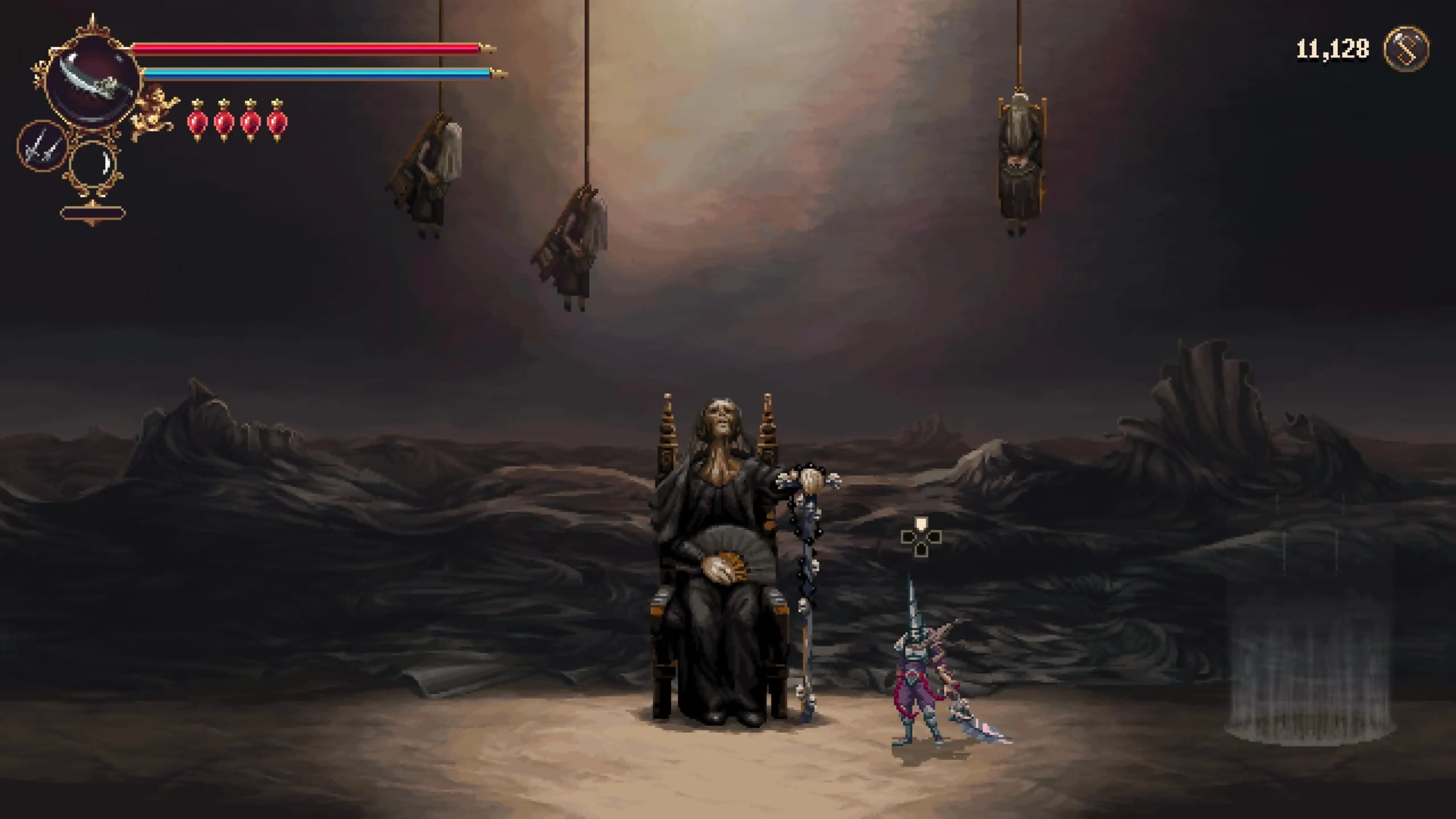Toggle the second bile flask in the row

coord(223,122)
